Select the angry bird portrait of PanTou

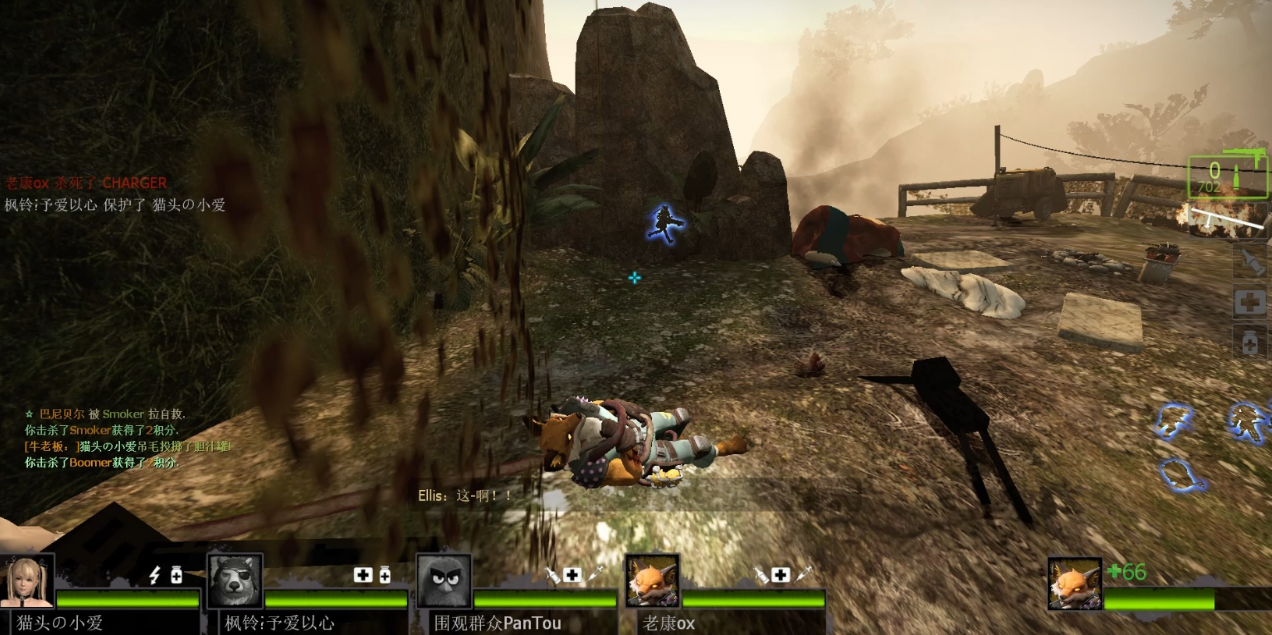coord(444,581)
